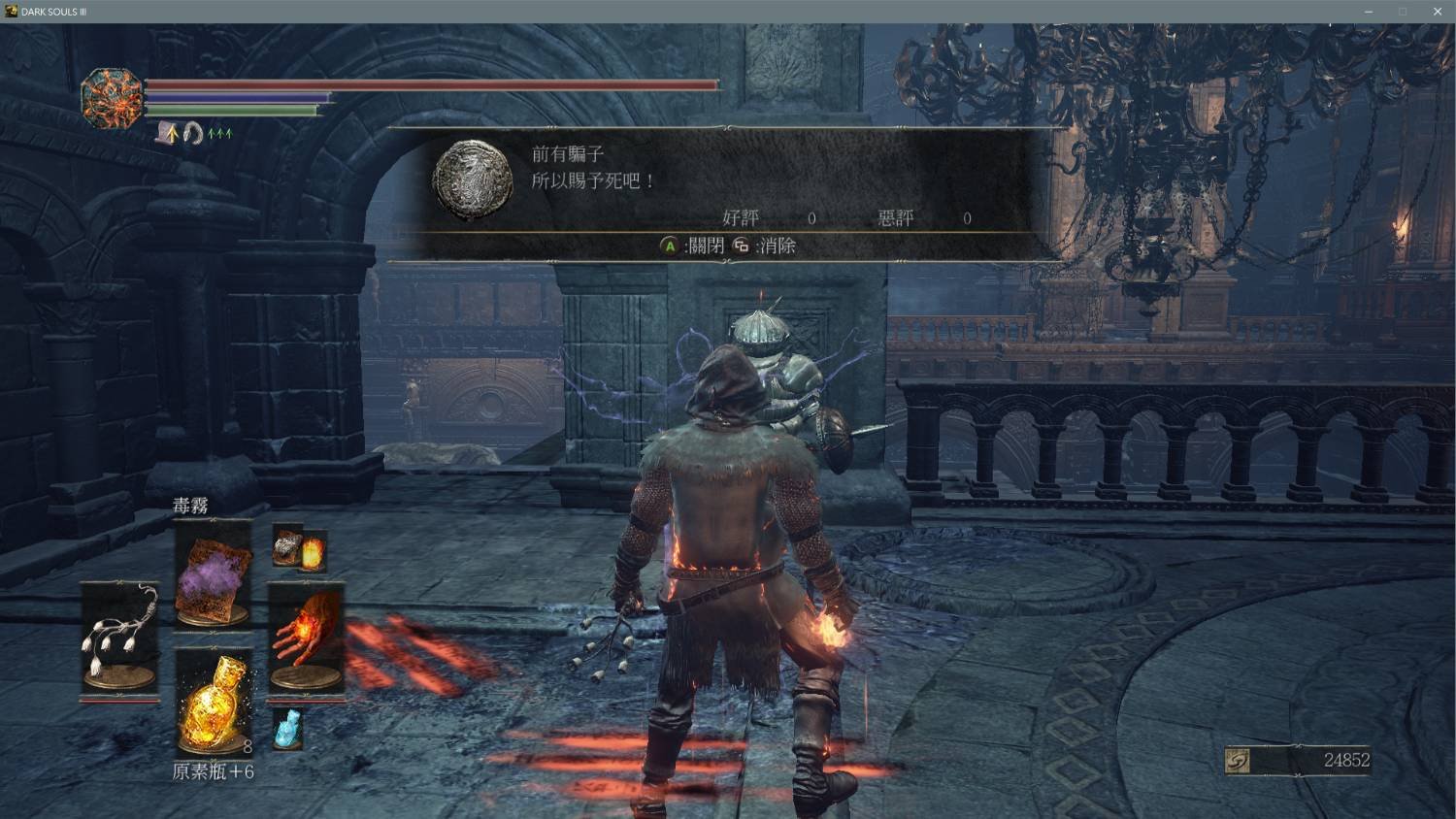Click the green stamina bar
The width and height of the screenshot is (1456, 819).
(x=233, y=109)
